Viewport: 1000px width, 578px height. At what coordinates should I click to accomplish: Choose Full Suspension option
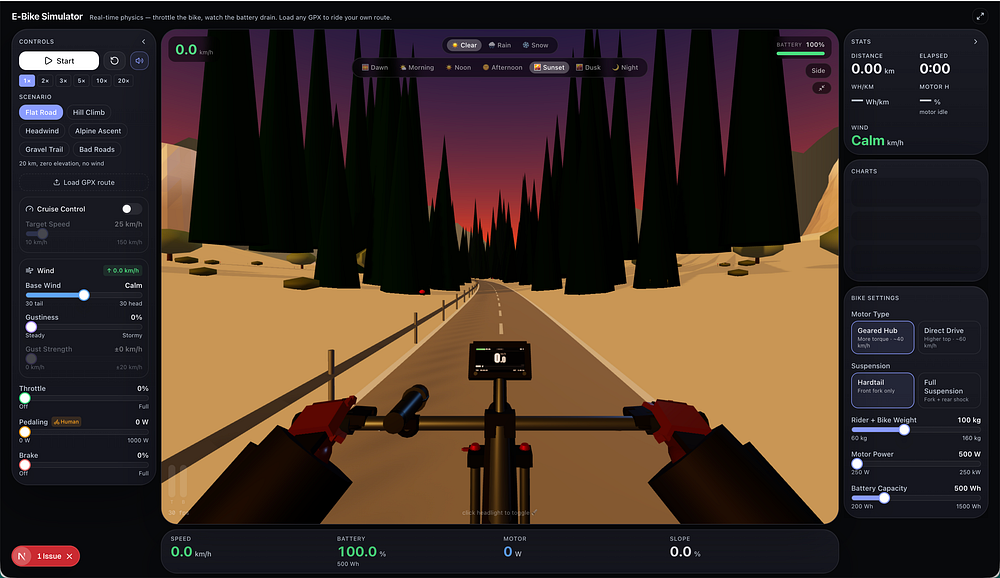coord(948,390)
